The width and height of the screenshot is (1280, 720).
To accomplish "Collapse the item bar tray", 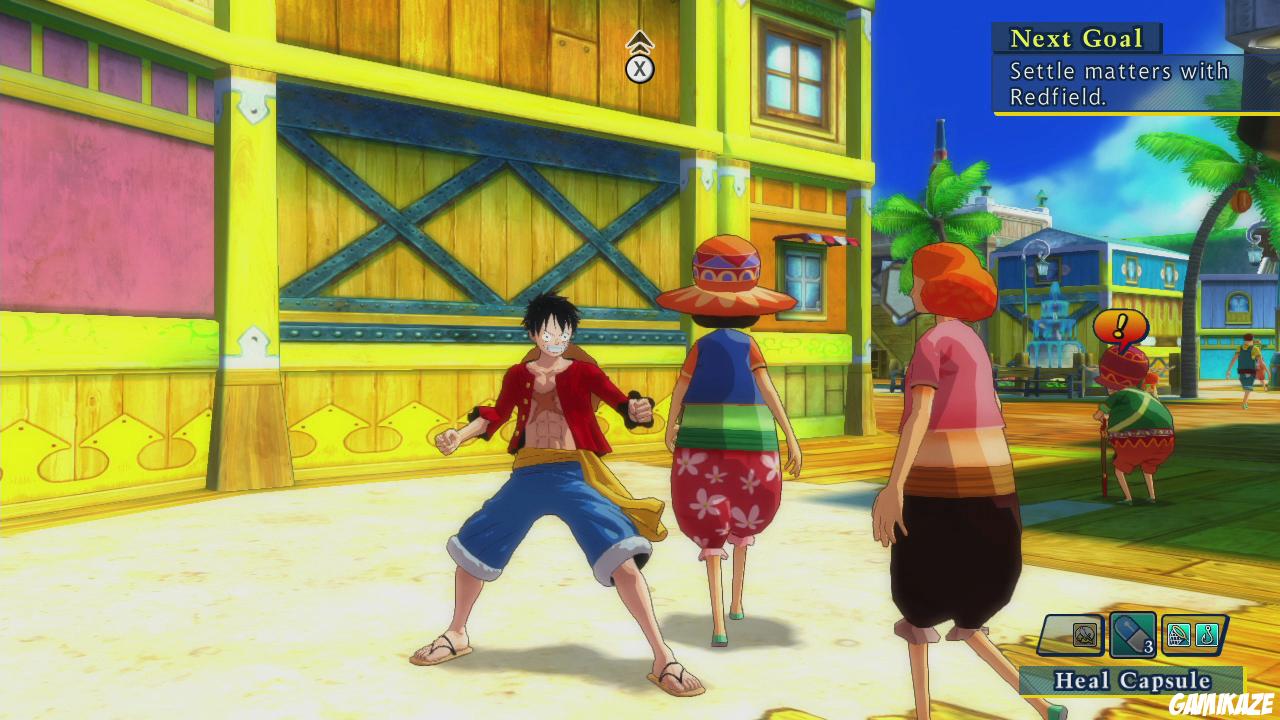I will pos(1140,634).
